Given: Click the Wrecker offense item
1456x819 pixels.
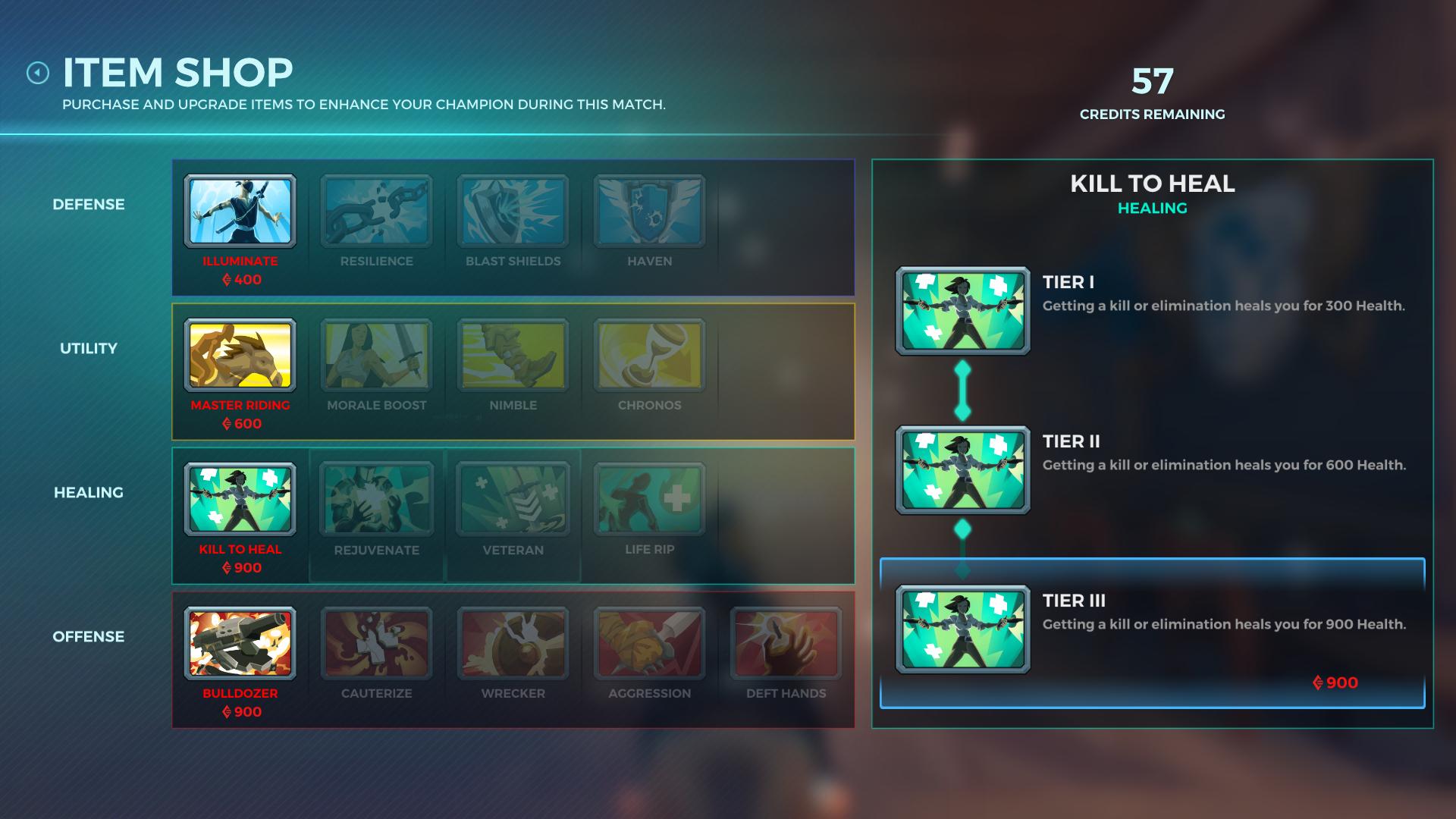Looking at the screenshot, I should 513,644.
